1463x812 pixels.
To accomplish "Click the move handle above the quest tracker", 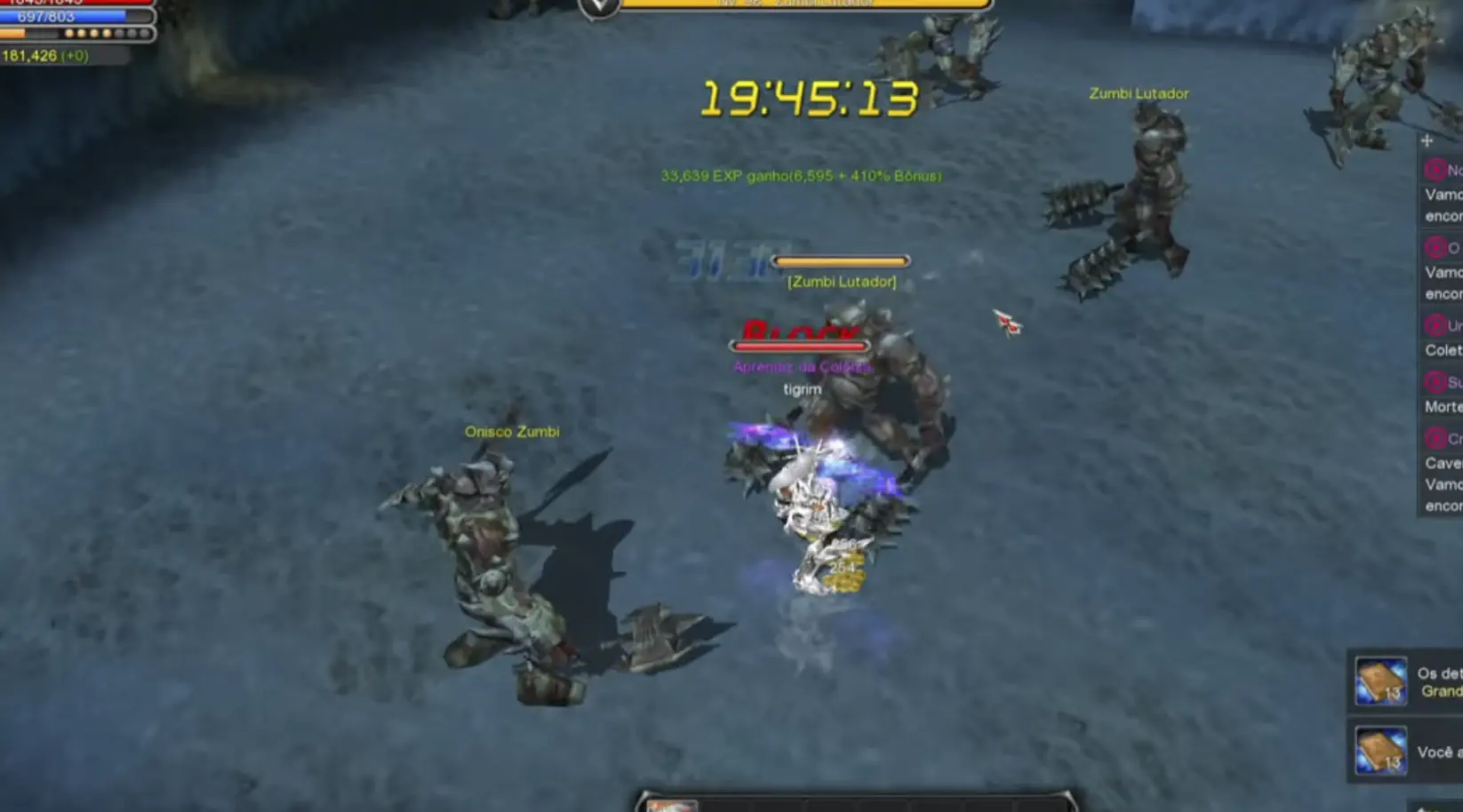I will click(x=1427, y=140).
